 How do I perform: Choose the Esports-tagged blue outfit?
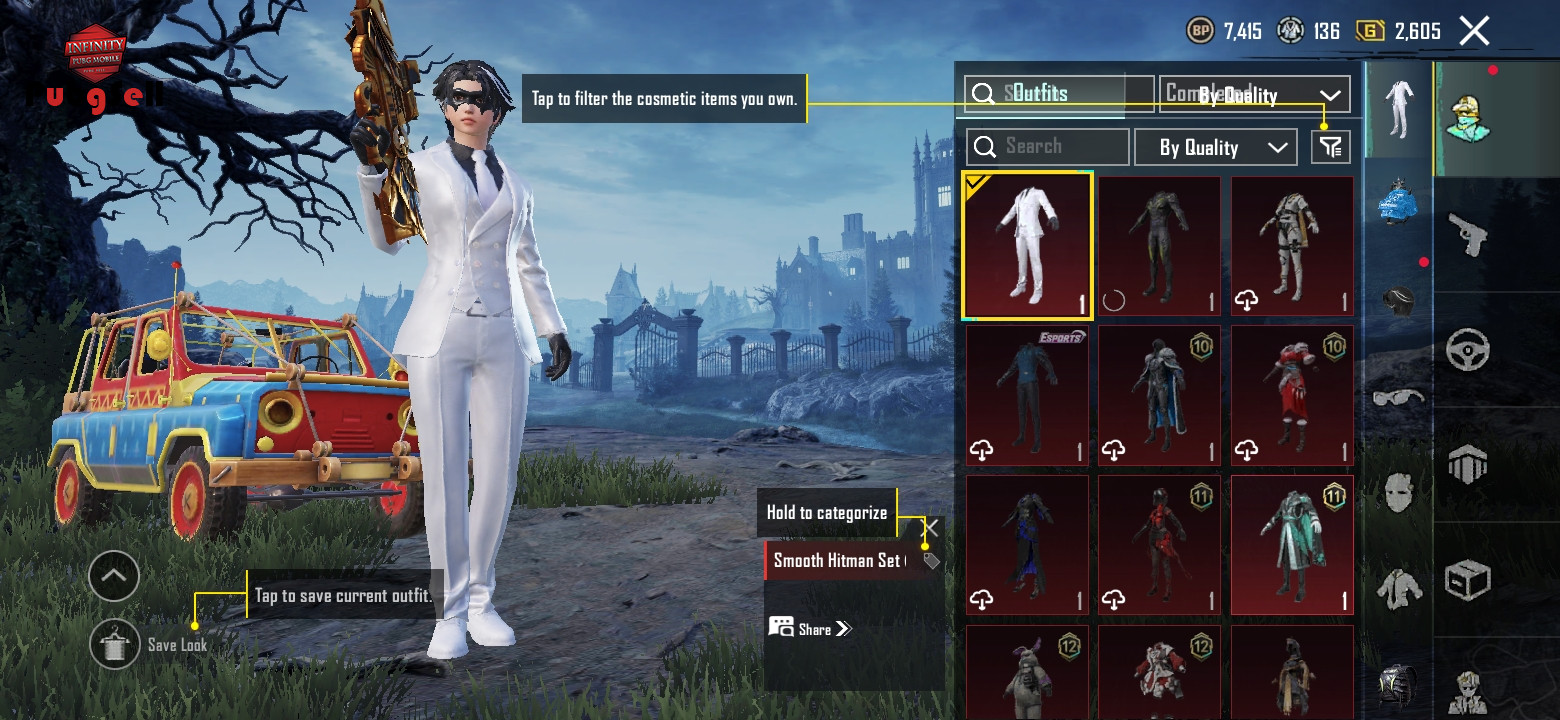(x=1027, y=396)
